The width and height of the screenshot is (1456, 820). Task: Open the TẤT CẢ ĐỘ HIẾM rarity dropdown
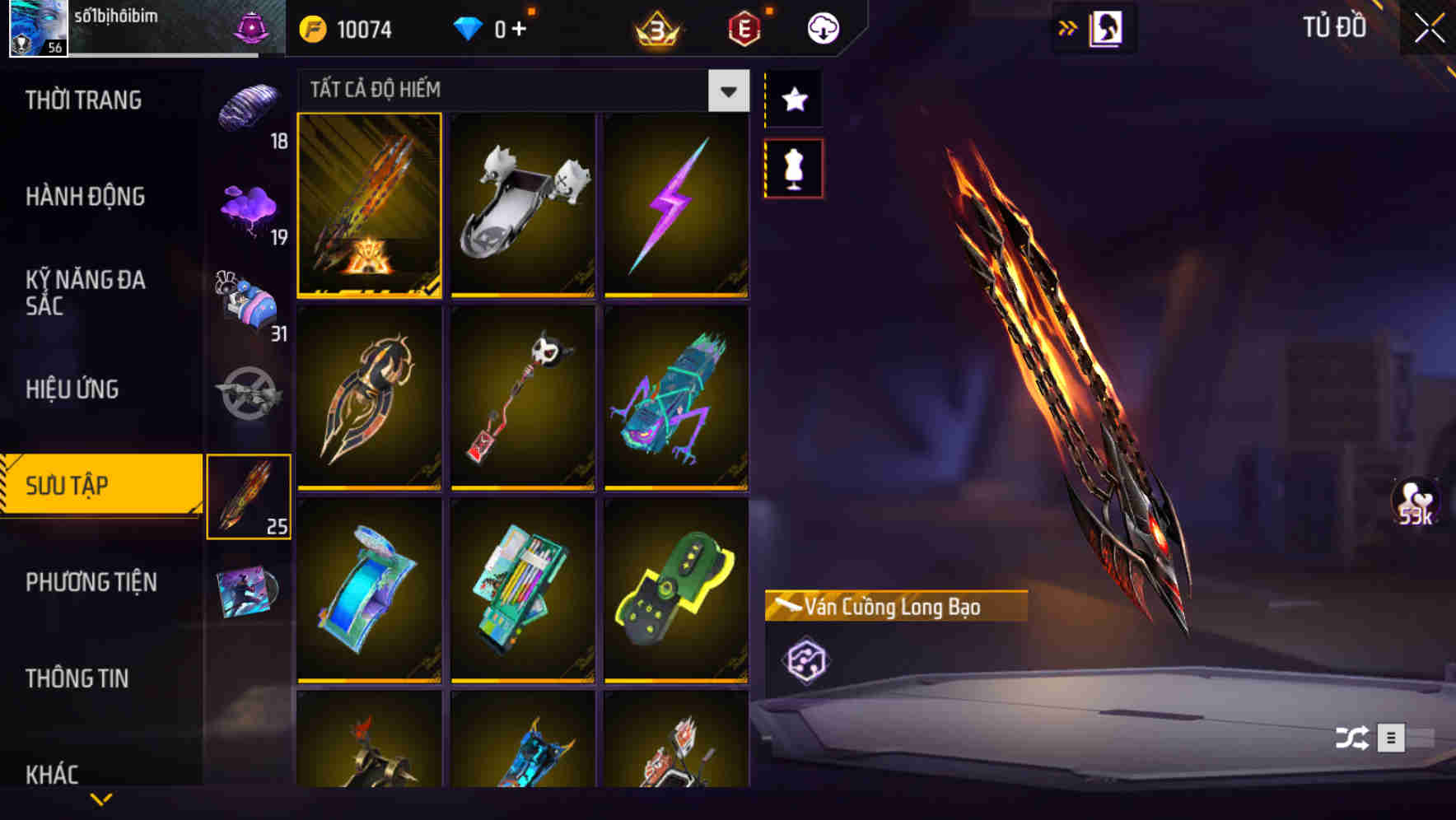(x=511, y=91)
